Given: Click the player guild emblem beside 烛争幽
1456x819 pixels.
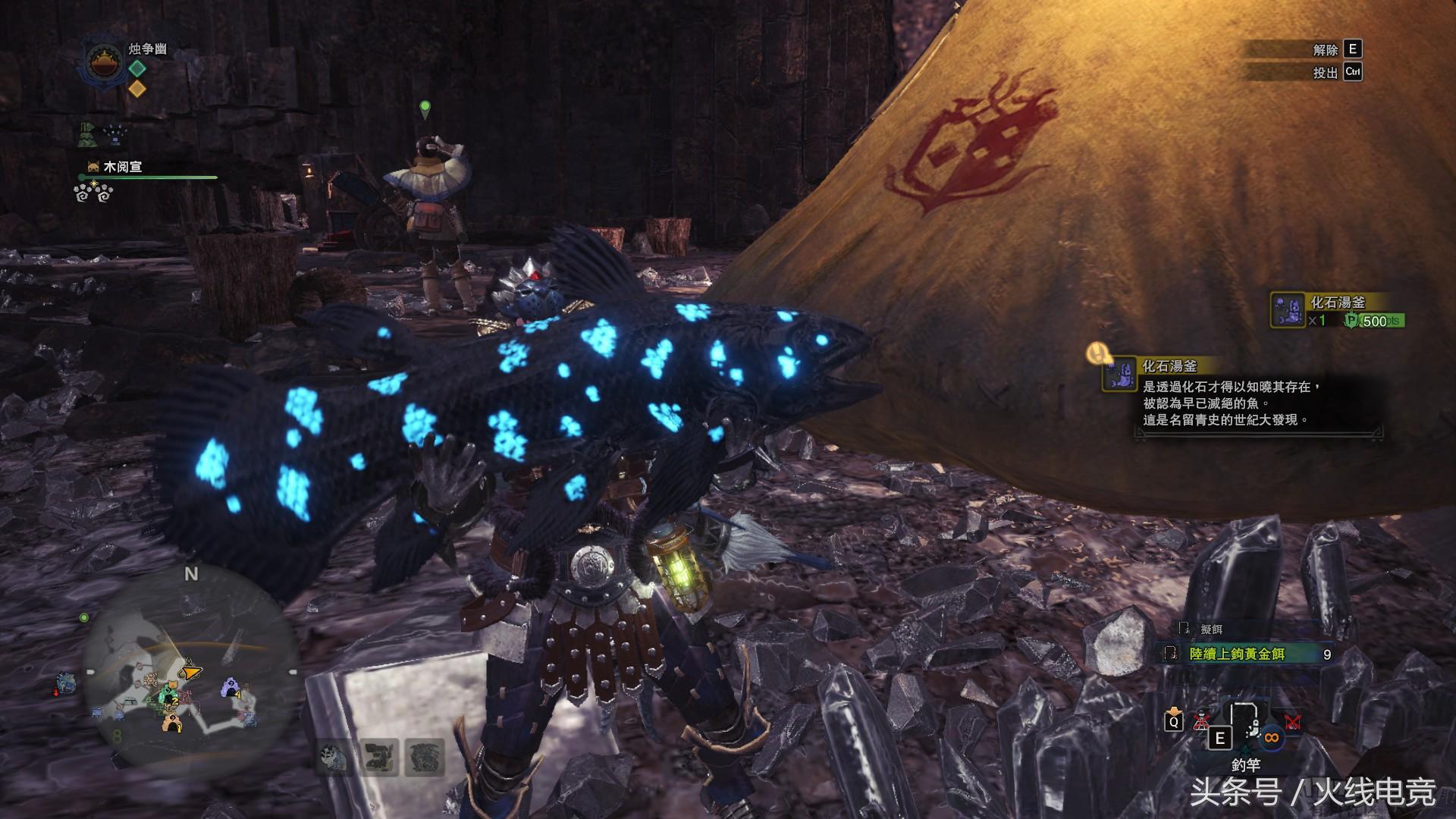Looking at the screenshot, I should coord(102,63).
